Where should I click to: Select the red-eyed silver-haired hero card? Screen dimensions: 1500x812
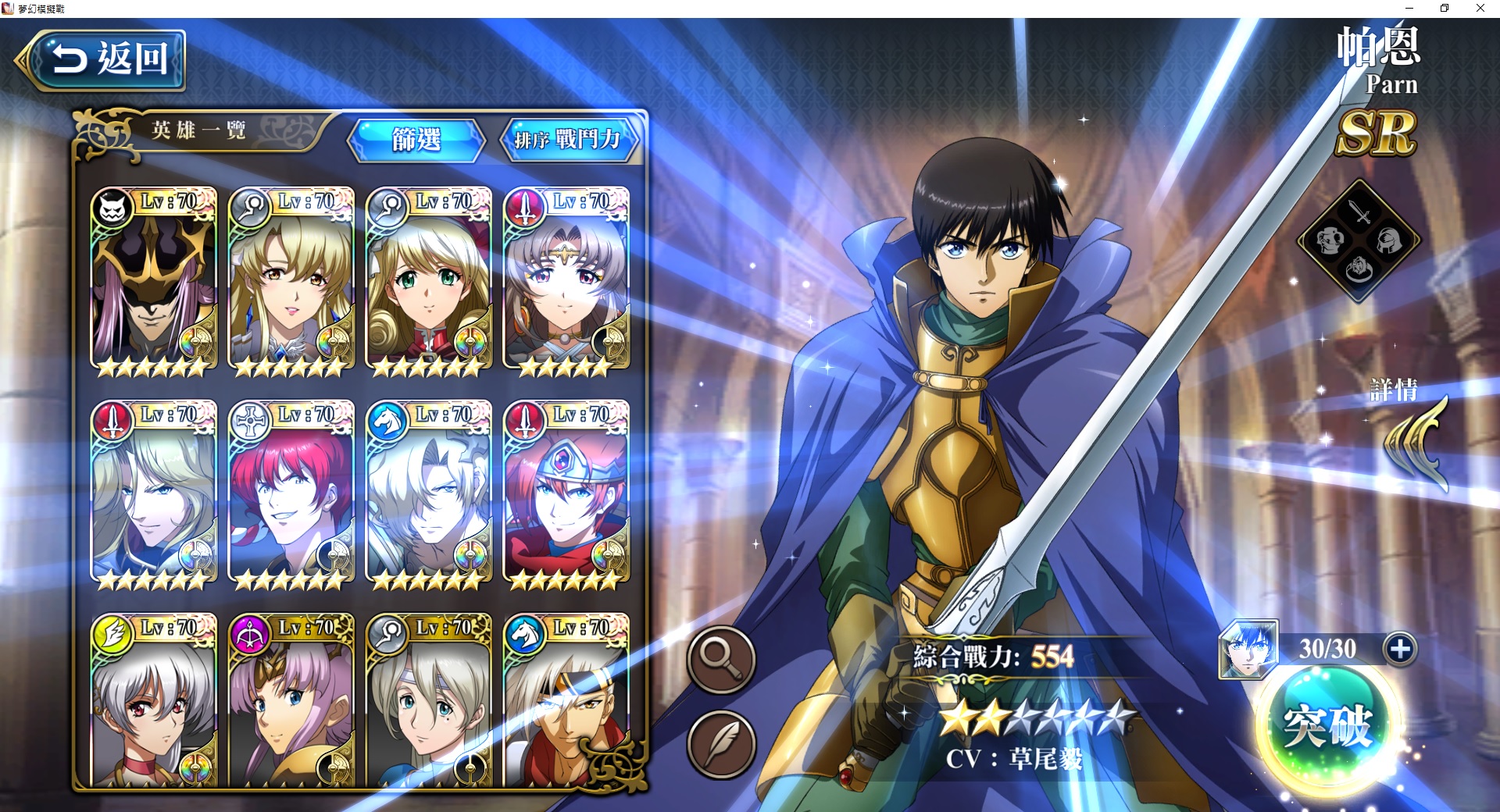(153, 700)
